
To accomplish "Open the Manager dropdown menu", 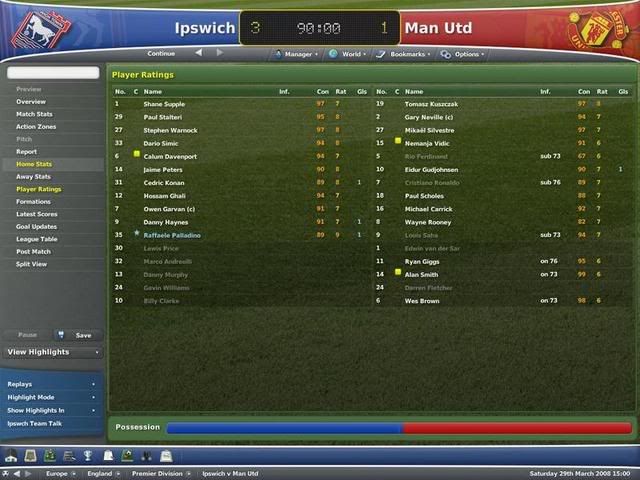I will tap(298, 54).
